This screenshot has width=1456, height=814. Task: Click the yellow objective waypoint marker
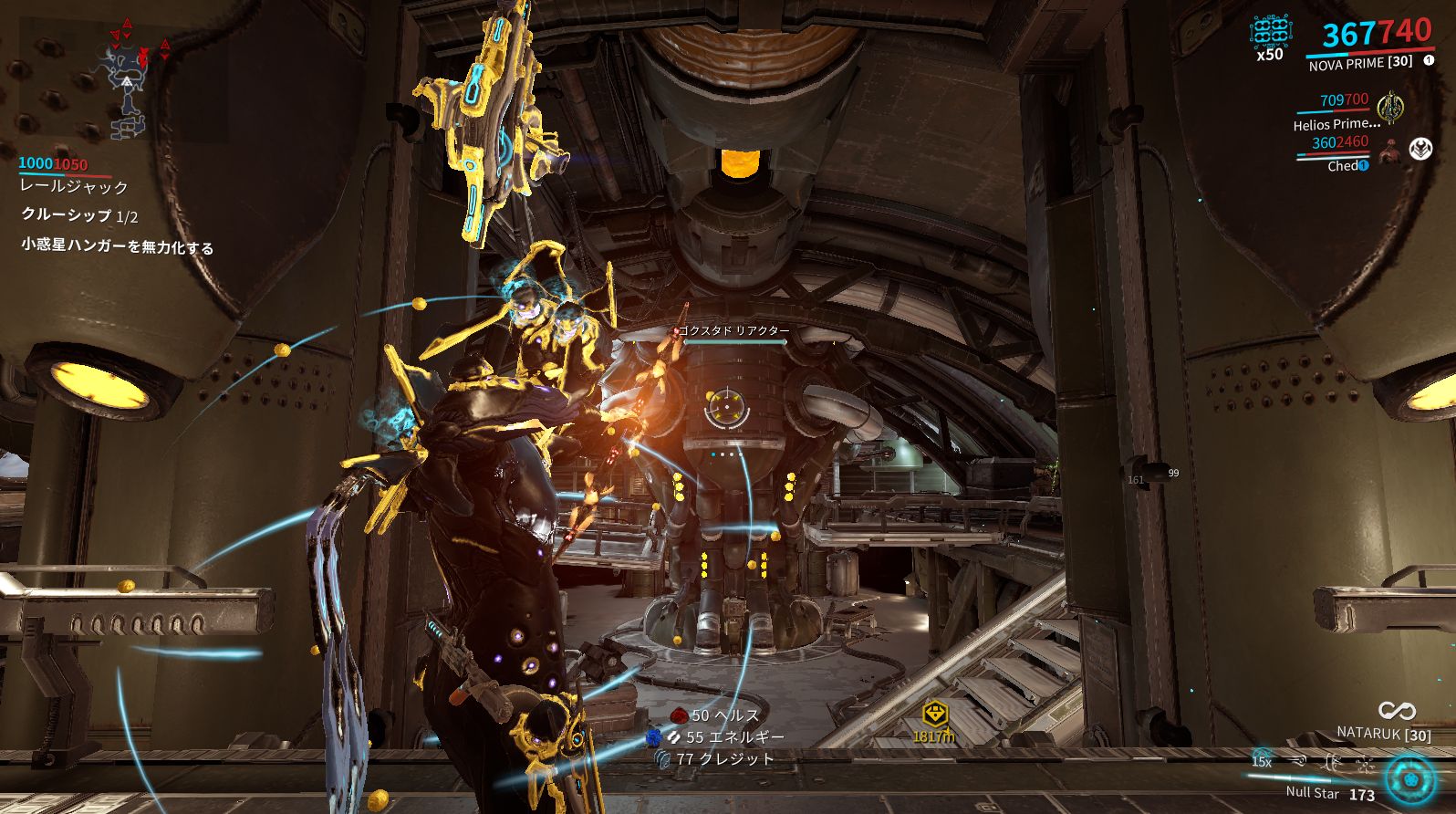pos(934,714)
